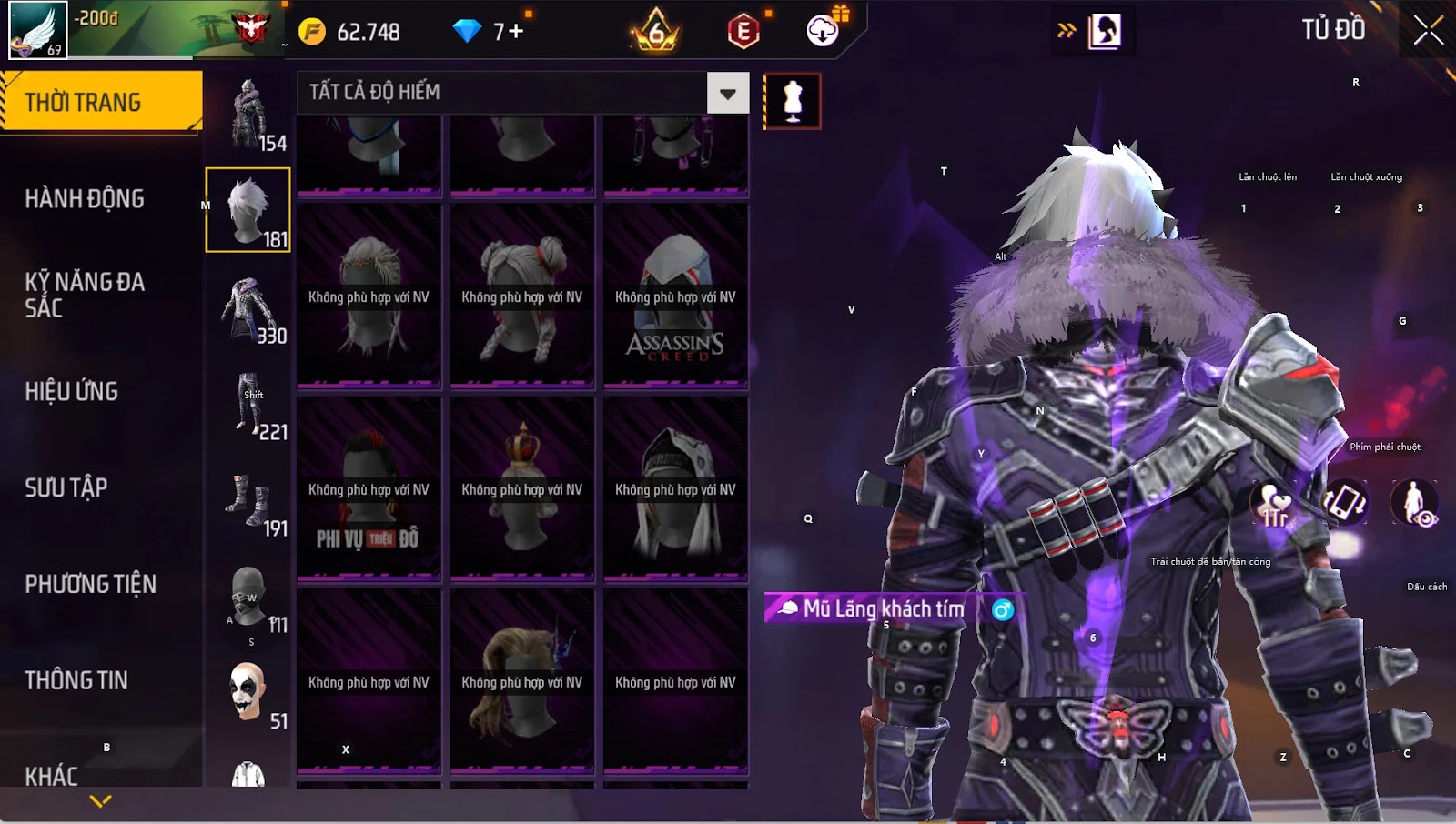This screenshot has height=824, width=1456.
Task: Choose the Assassin's Creed hood item
Action: 675,296
